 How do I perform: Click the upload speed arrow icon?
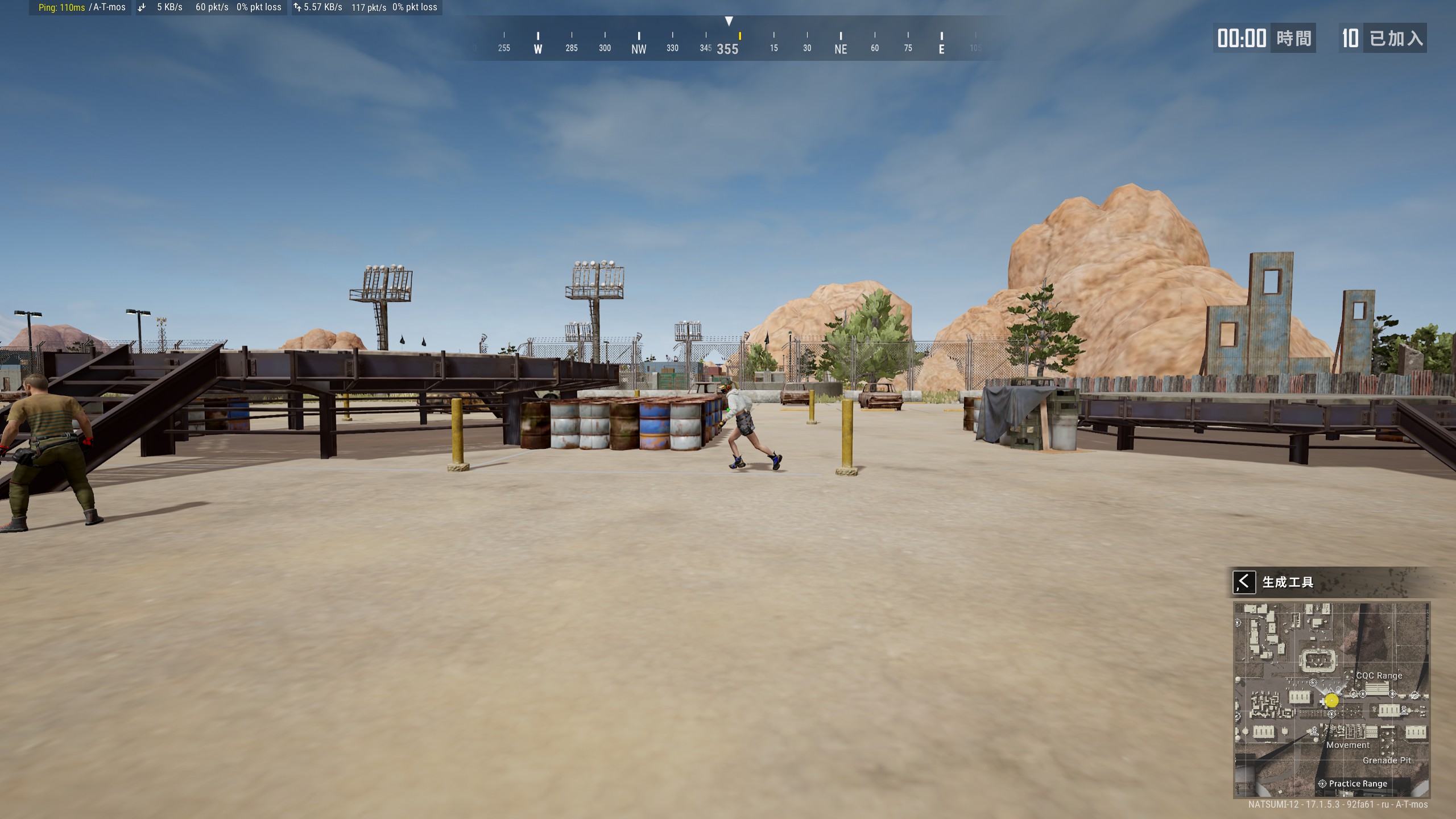click(x=297, y=7)
